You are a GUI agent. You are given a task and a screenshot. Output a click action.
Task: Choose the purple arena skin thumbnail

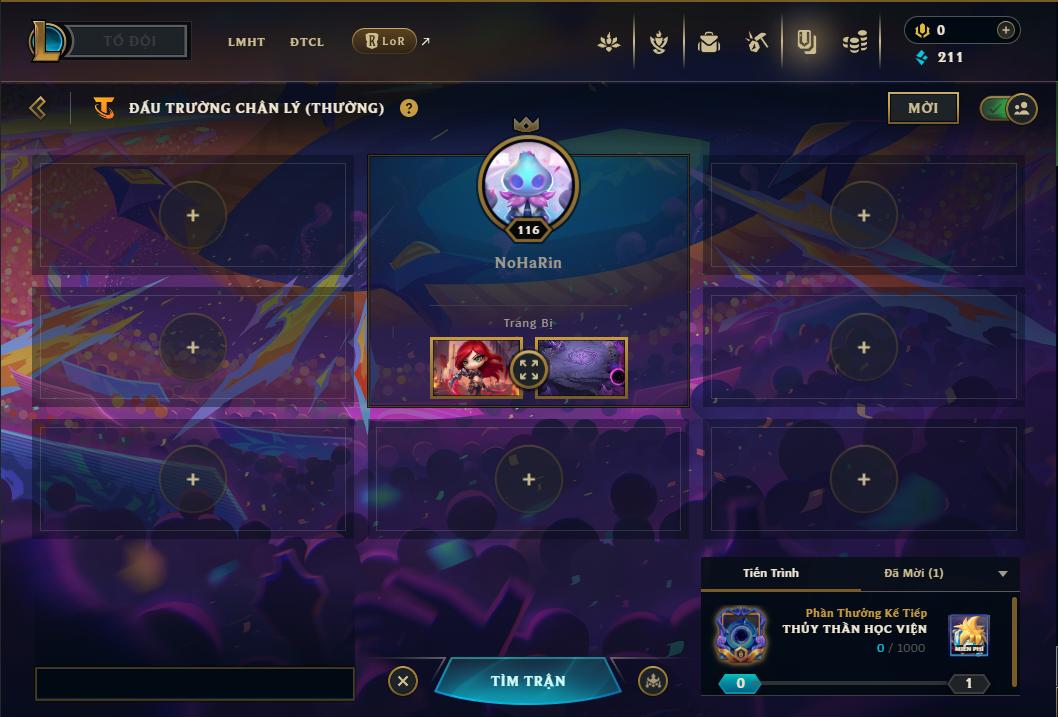pos(582,367)
